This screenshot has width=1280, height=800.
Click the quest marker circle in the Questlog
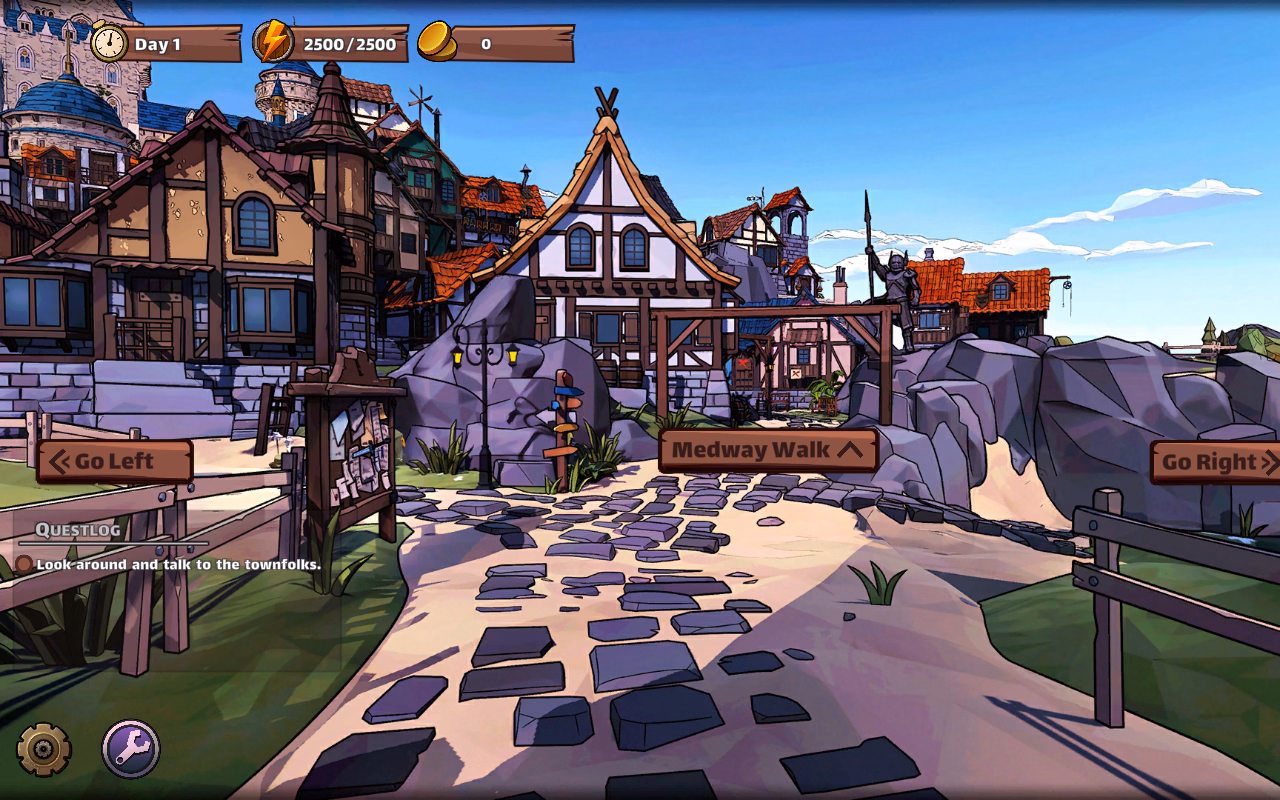23,565
